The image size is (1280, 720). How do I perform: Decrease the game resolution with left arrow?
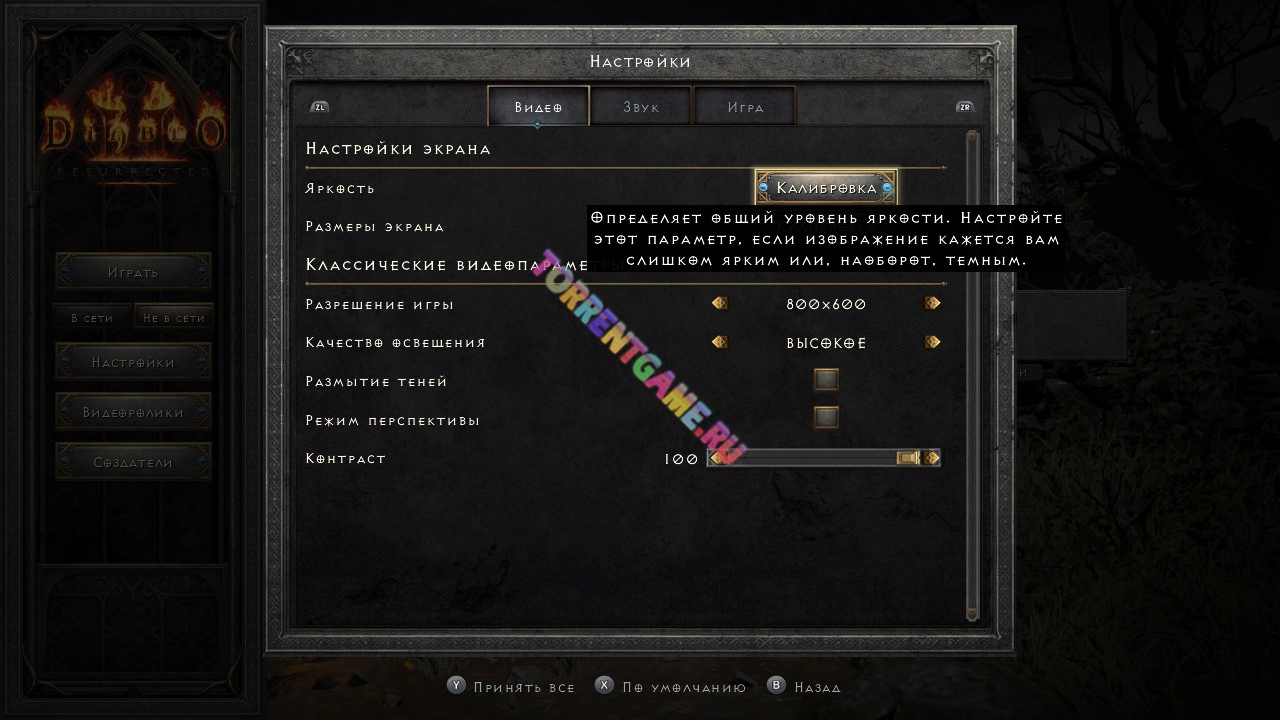pyautogui.click(x=719, y=303)
